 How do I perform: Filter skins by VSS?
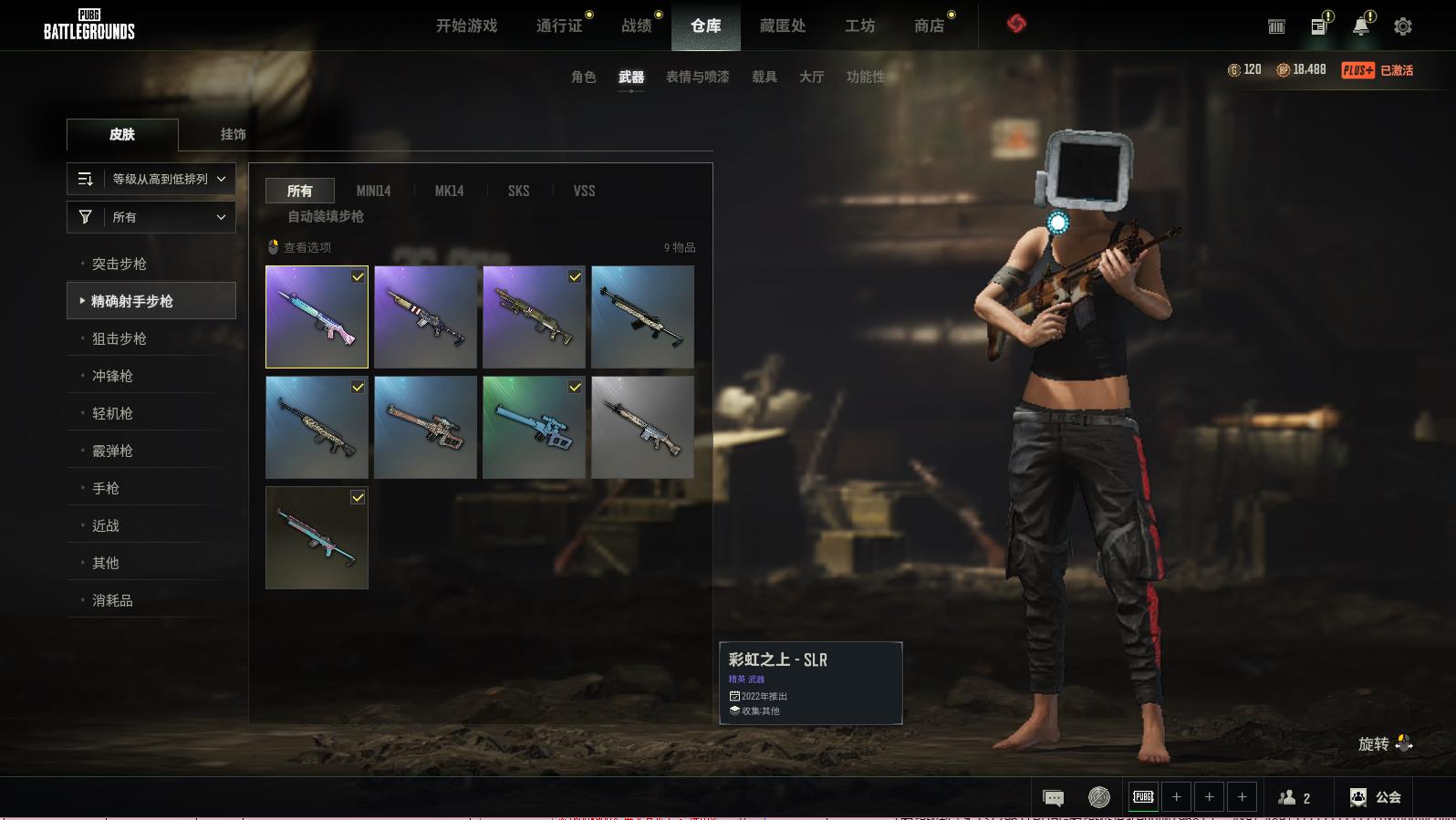(x=584, y=191)
